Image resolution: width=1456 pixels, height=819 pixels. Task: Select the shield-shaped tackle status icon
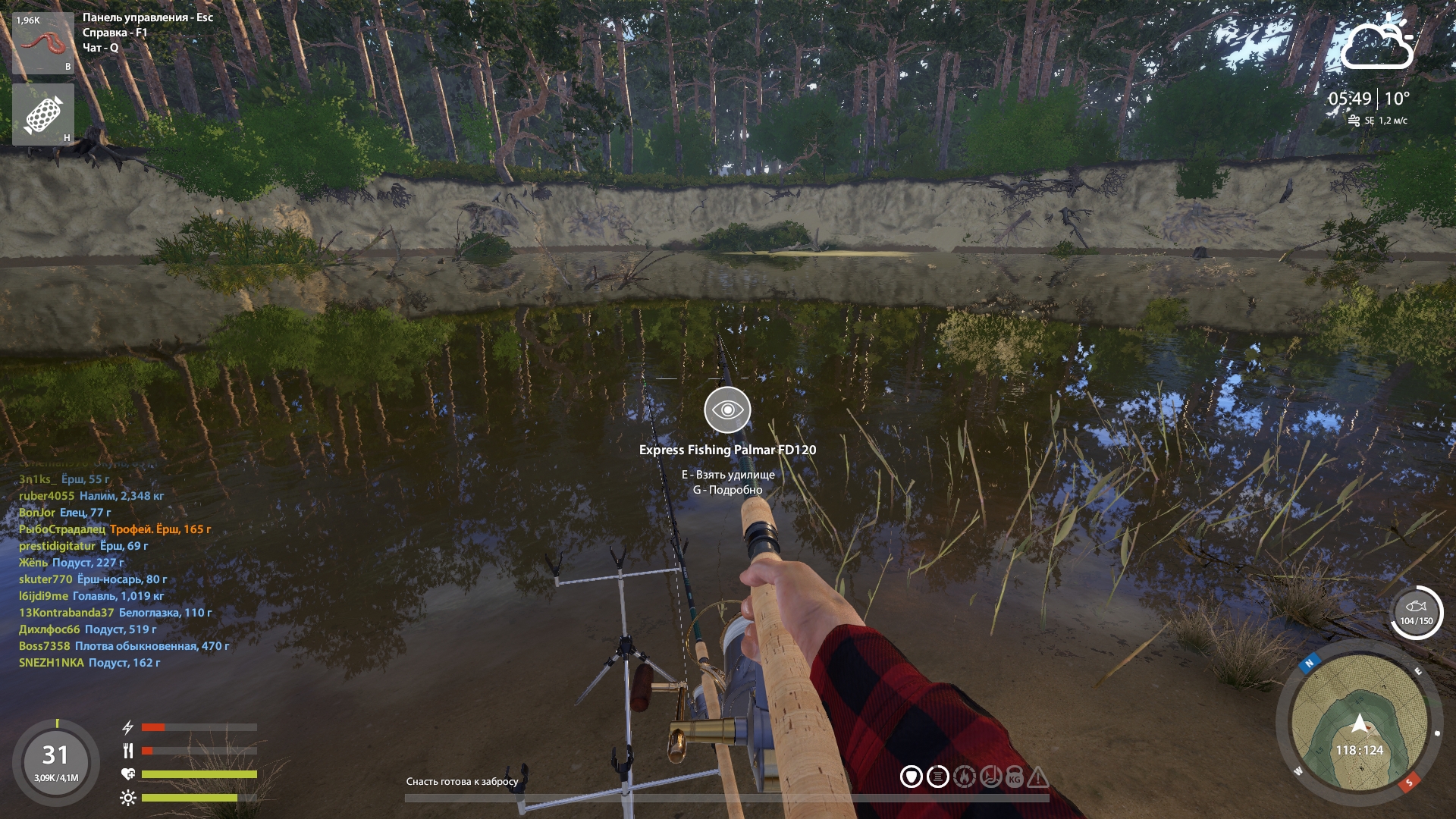(911, 777)
